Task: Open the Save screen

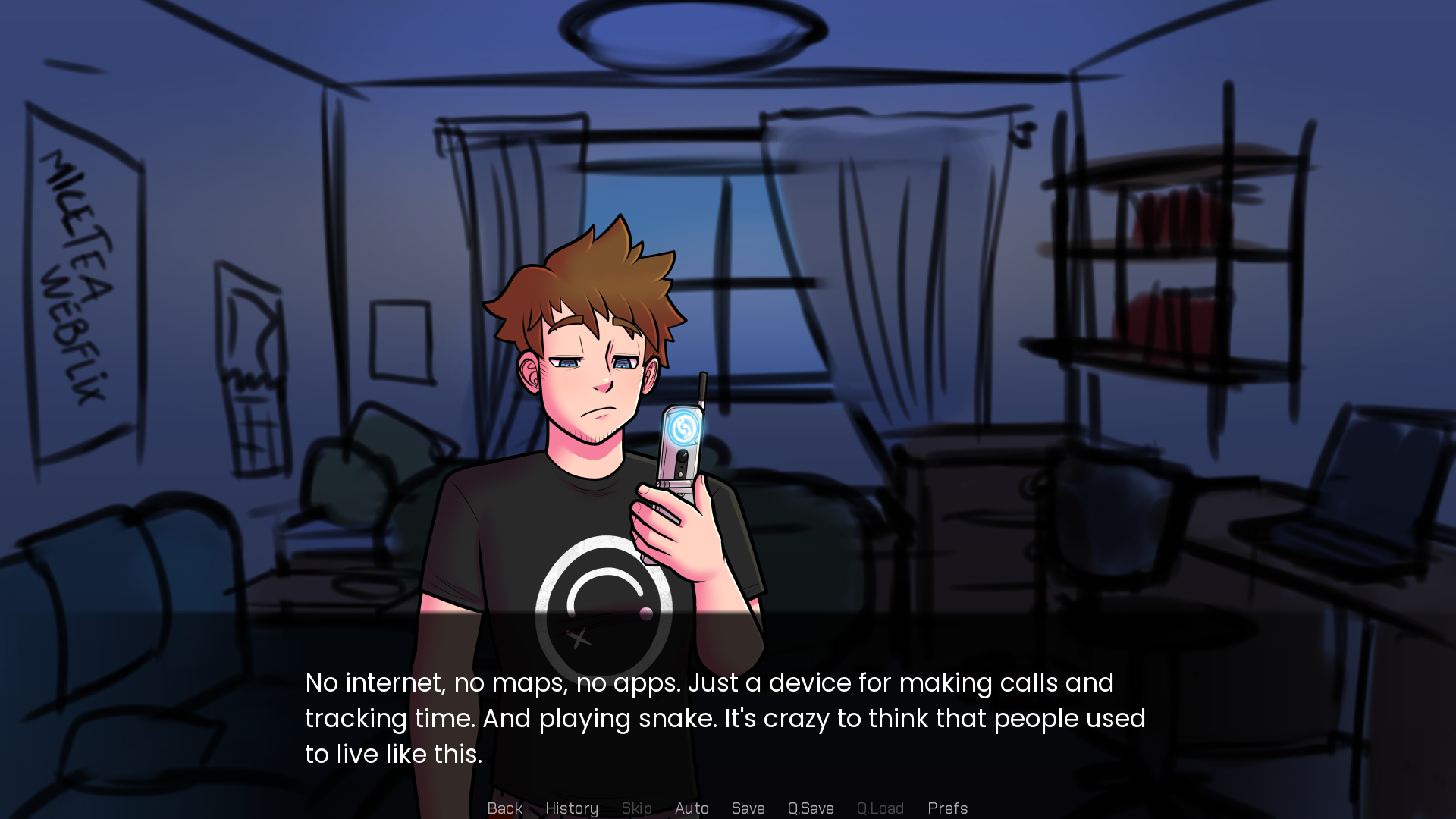Action: [x=748, y=808]
